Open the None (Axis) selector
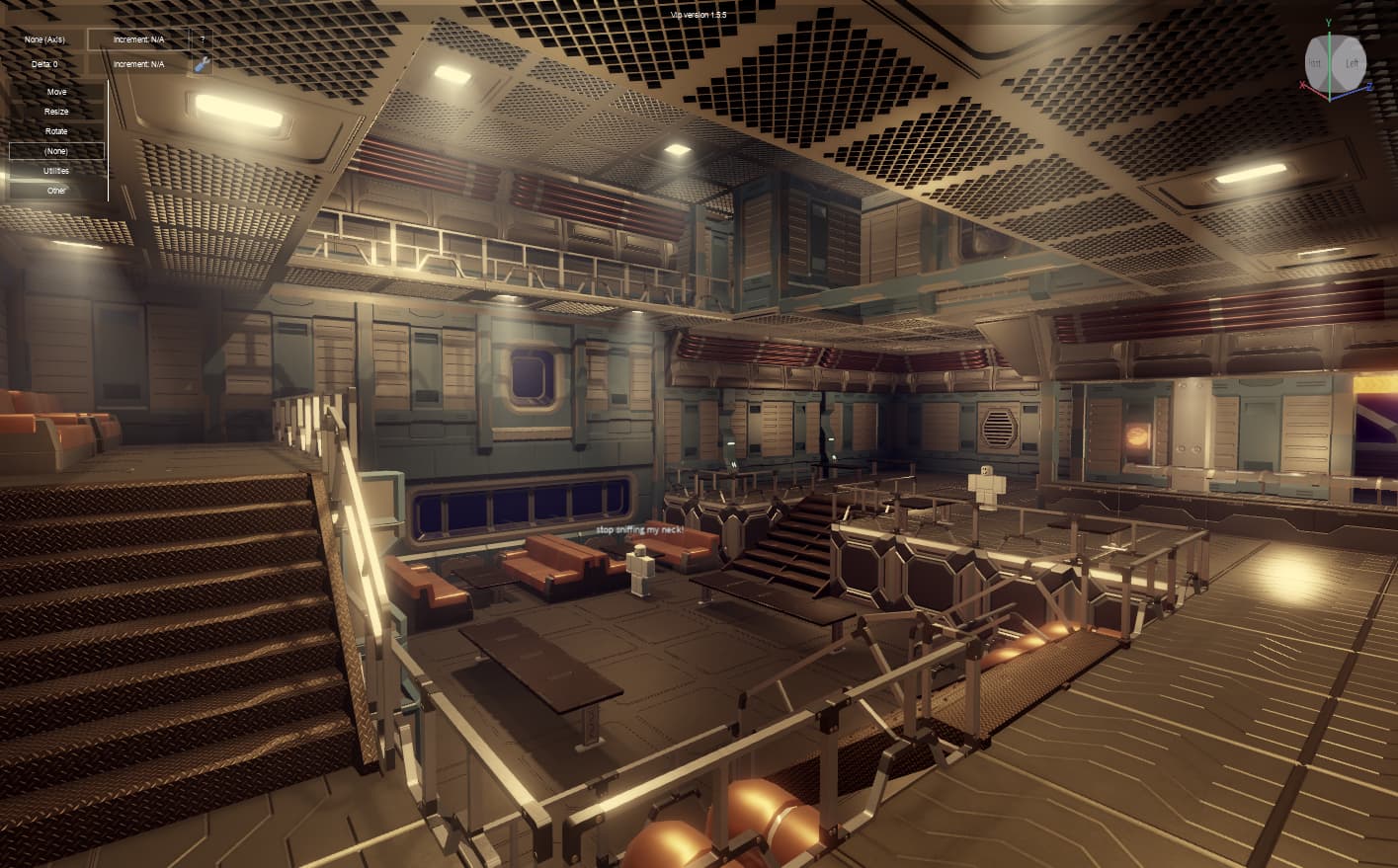 point(44,39)
